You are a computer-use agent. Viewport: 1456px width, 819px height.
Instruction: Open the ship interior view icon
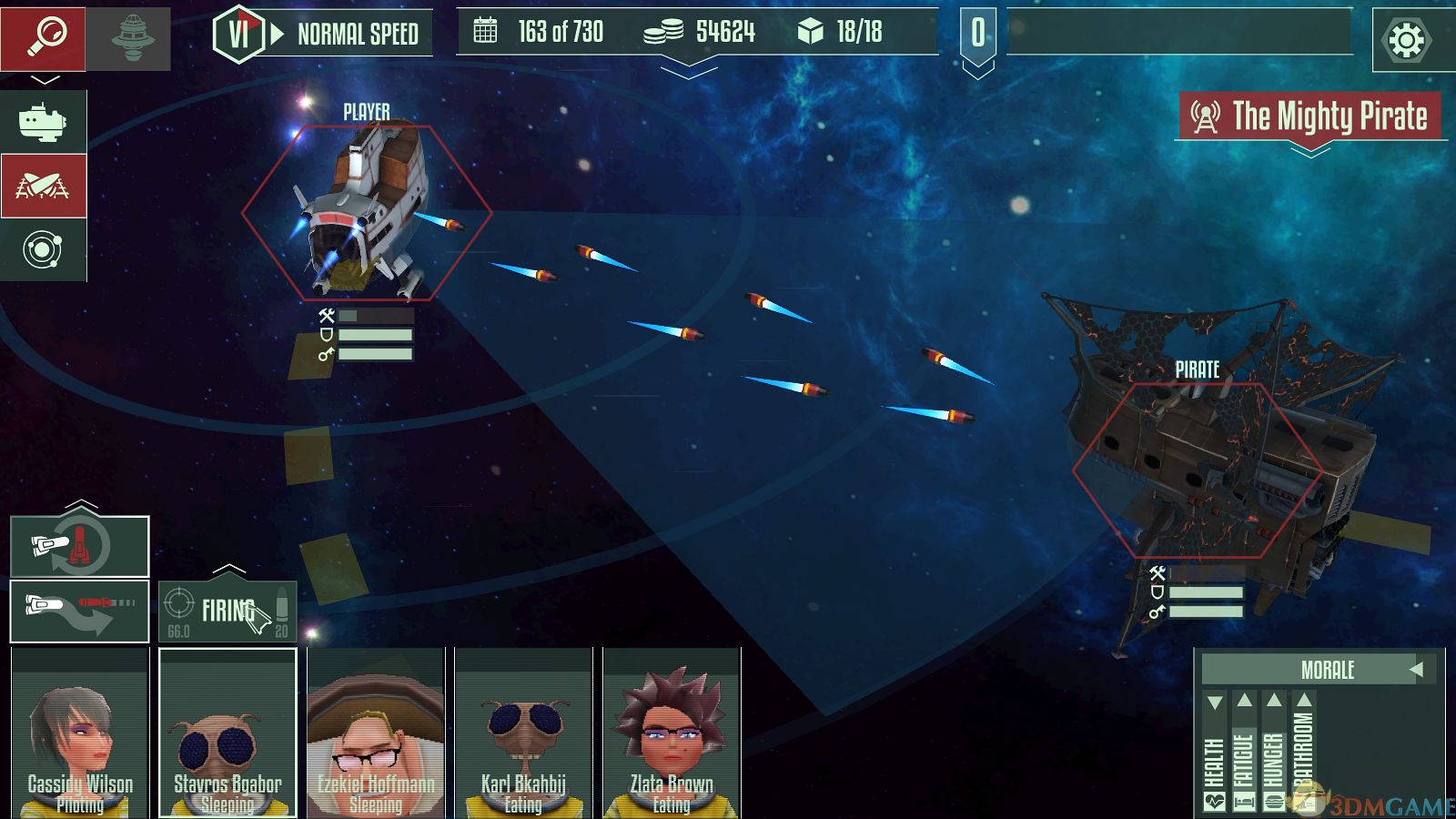(x=43, y=122)
